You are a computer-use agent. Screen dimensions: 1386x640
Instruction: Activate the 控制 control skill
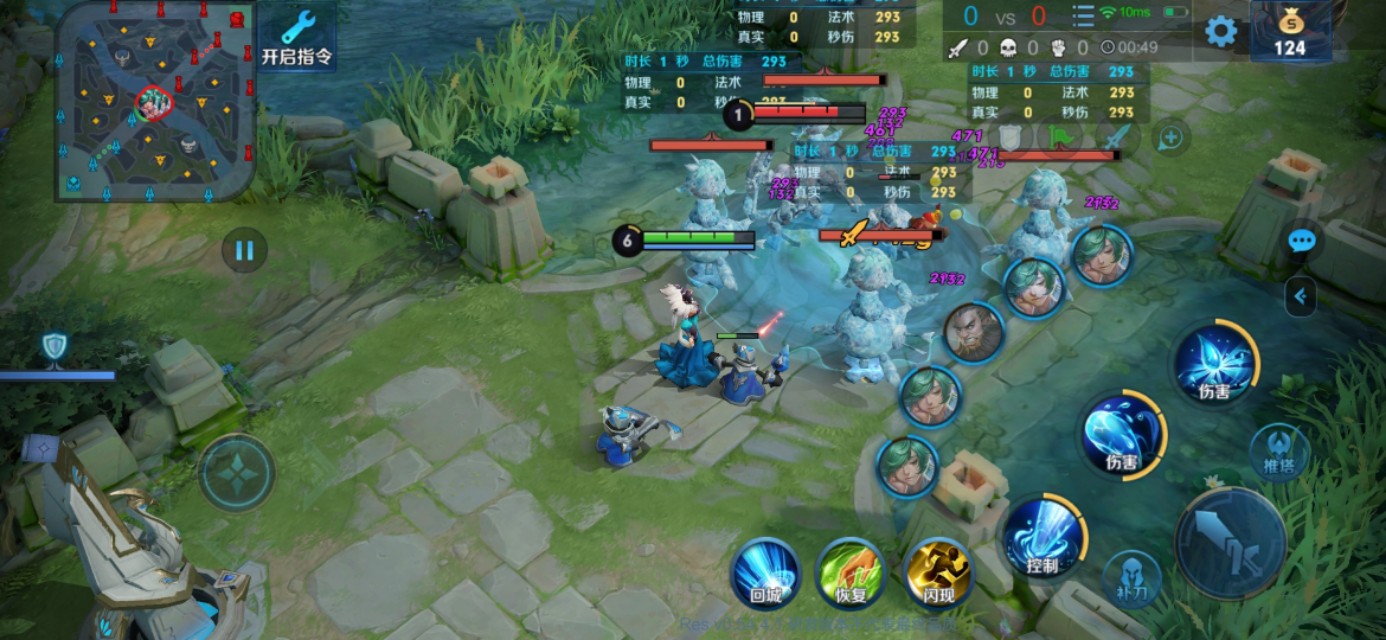point(1042,538)
